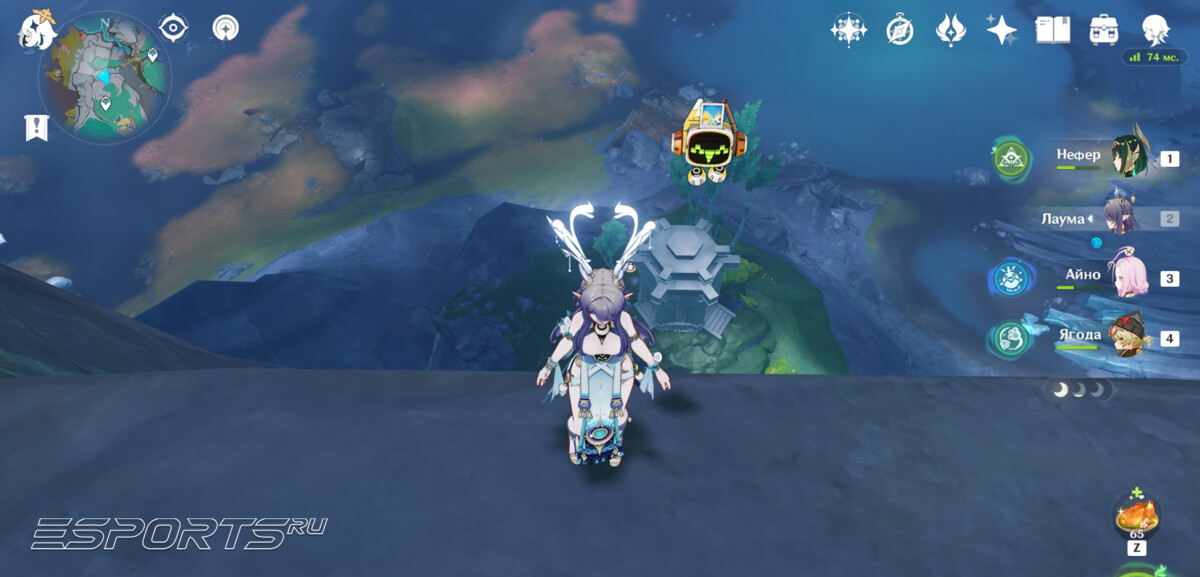
Task: Open the flame-shaped emblem icon
Action: 950,30
